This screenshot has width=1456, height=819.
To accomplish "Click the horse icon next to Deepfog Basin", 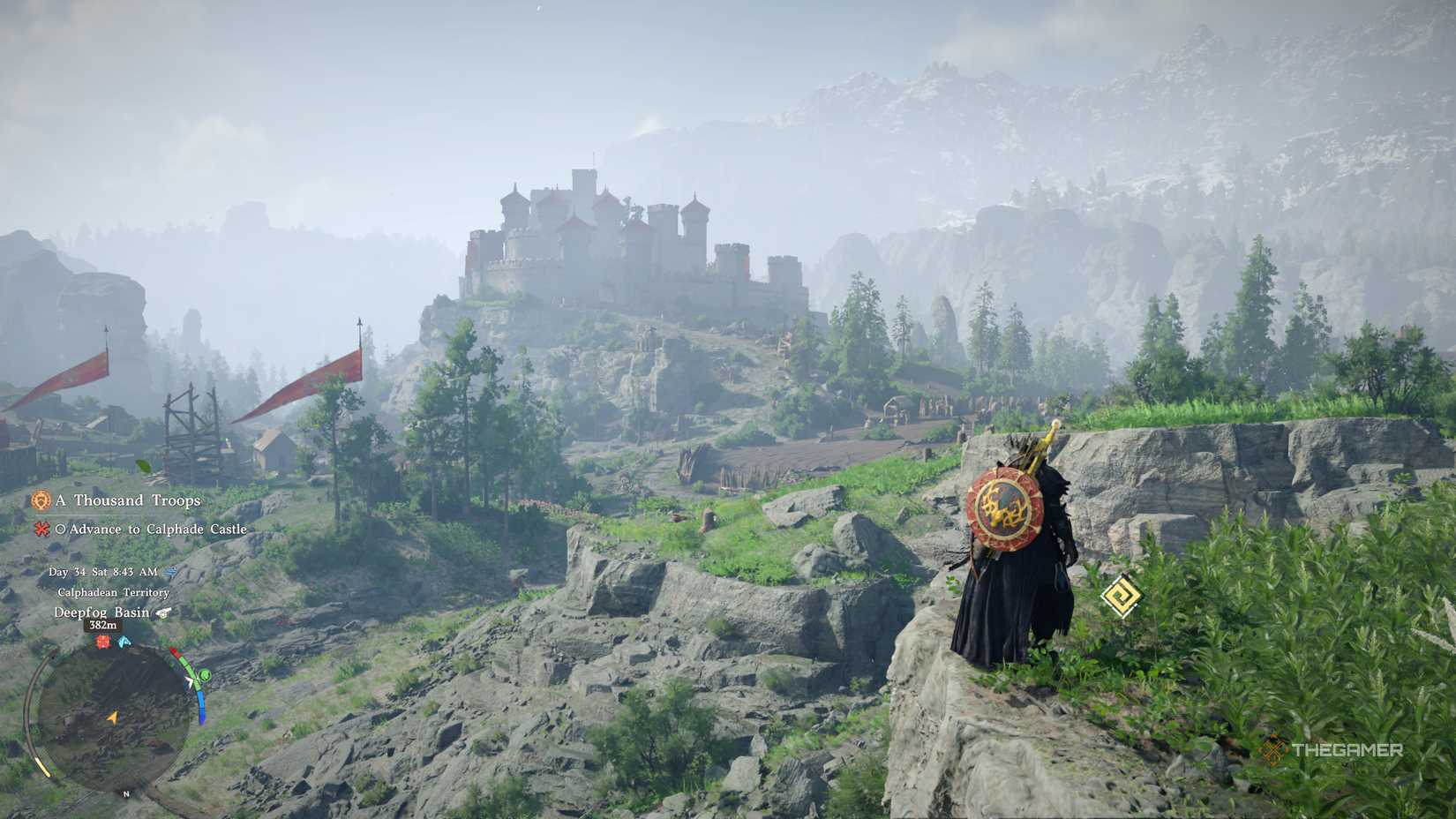I will point(161,613).
